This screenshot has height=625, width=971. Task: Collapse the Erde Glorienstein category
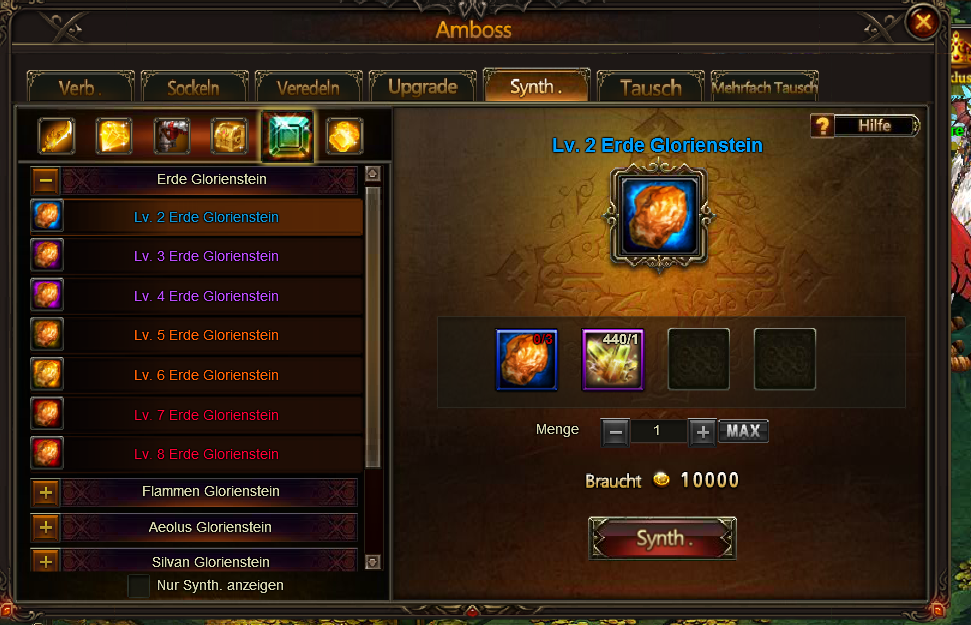pyautogui.click(x=46, y=181)
